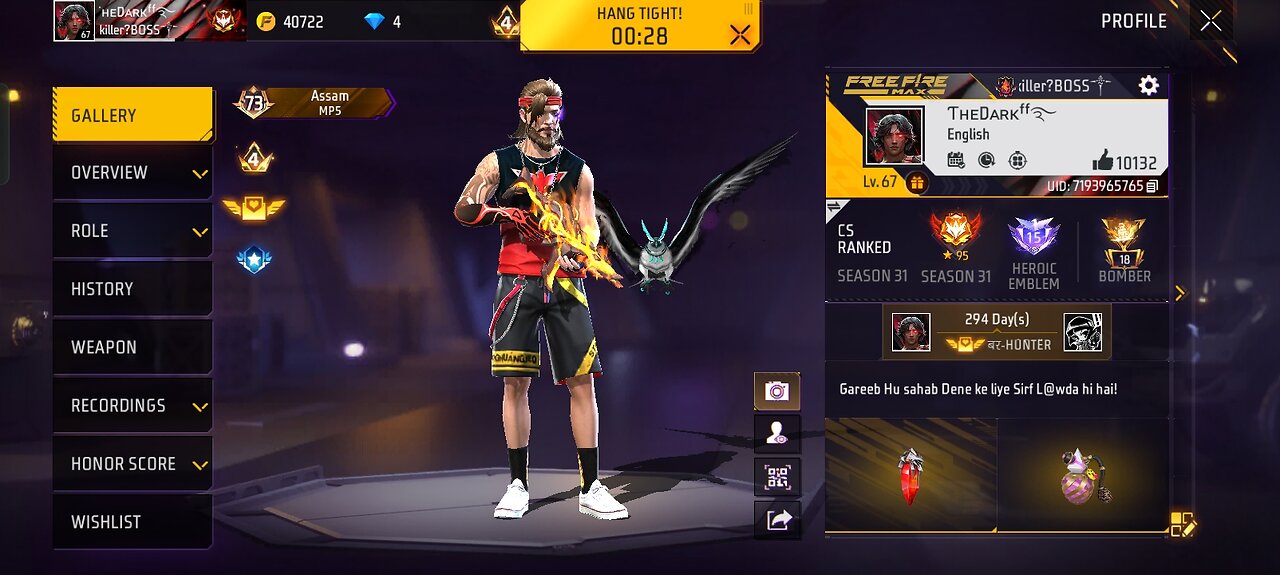Open the QR code button
Image resolution: width=1280 pixels, height=575 pixels.
click(x=777, y=476)
